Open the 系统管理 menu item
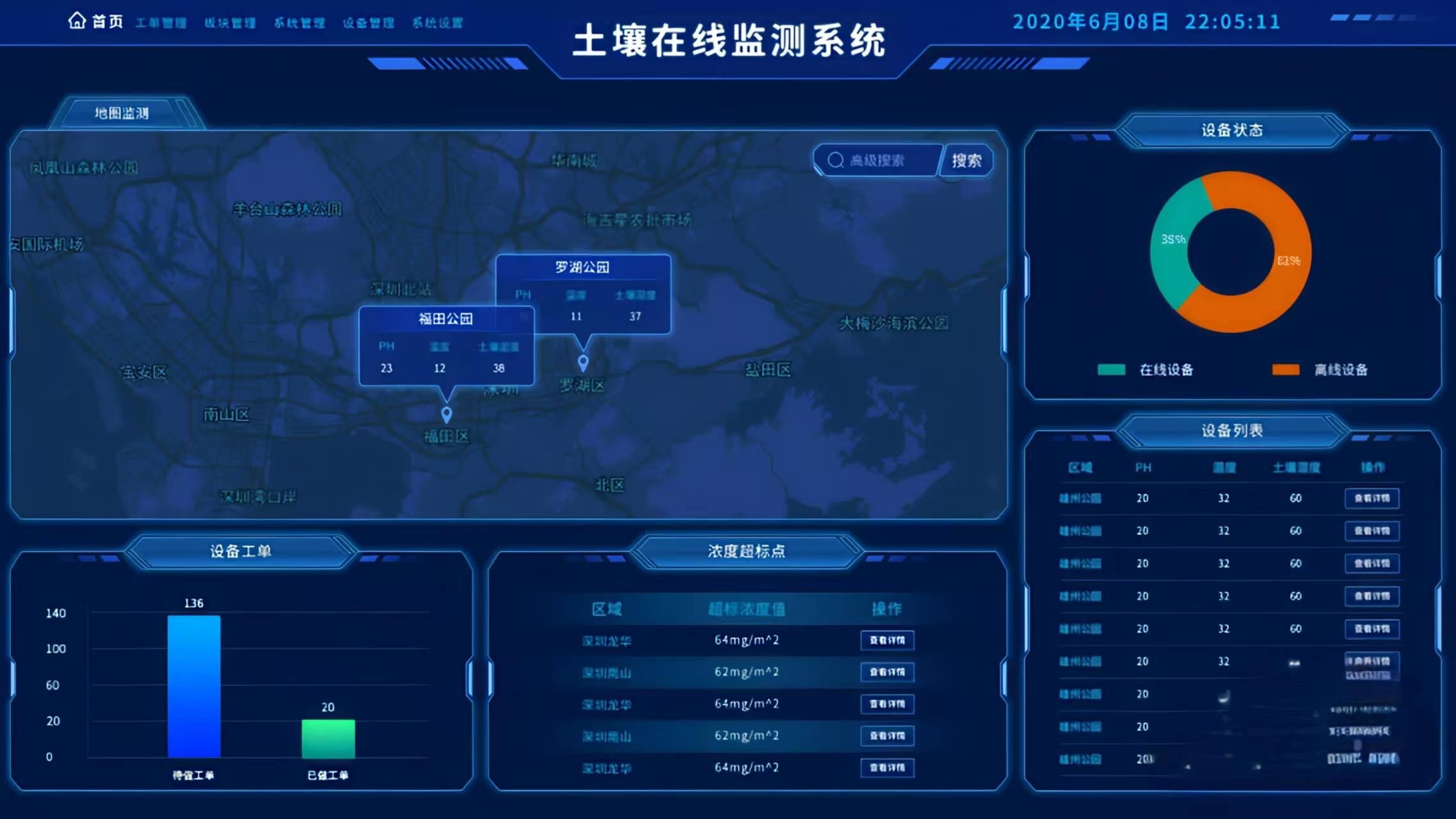The height and width of the screenshot is (819, 1456). point(299,22)
